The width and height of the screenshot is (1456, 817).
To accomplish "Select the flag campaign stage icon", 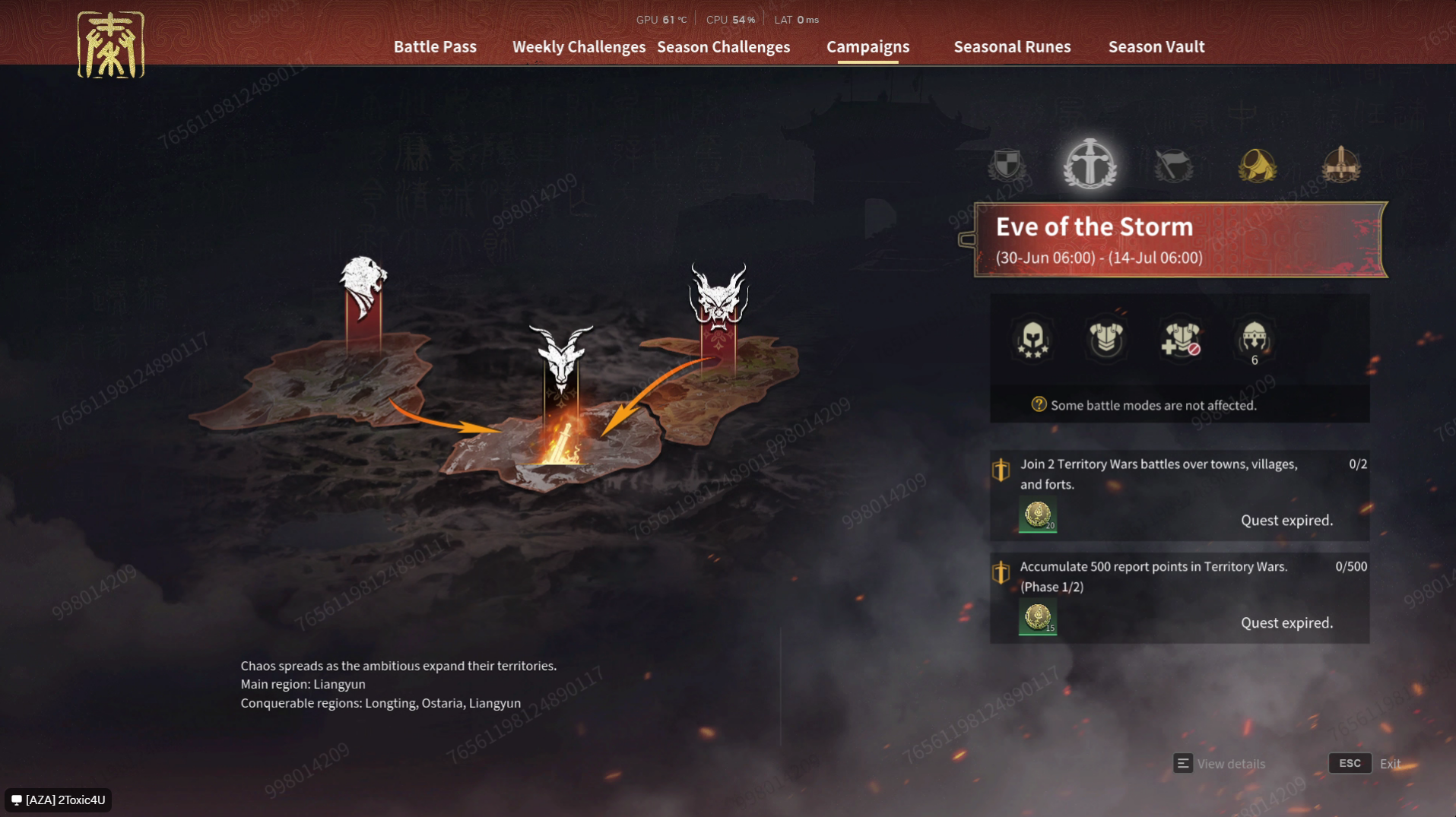I will pos(1173,164).
